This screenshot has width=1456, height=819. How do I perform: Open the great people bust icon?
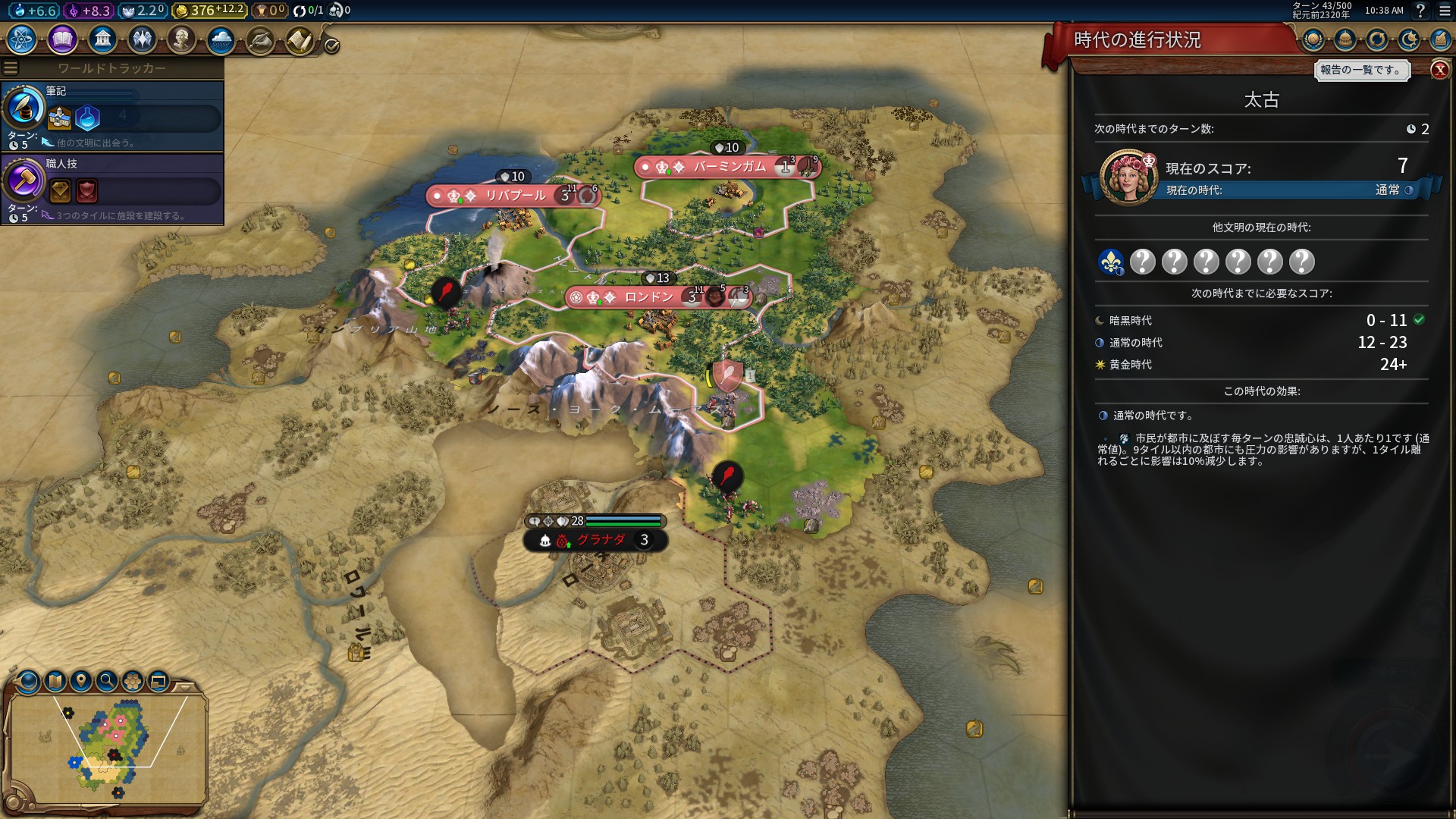pyautogui.click(x=181, y=39)
